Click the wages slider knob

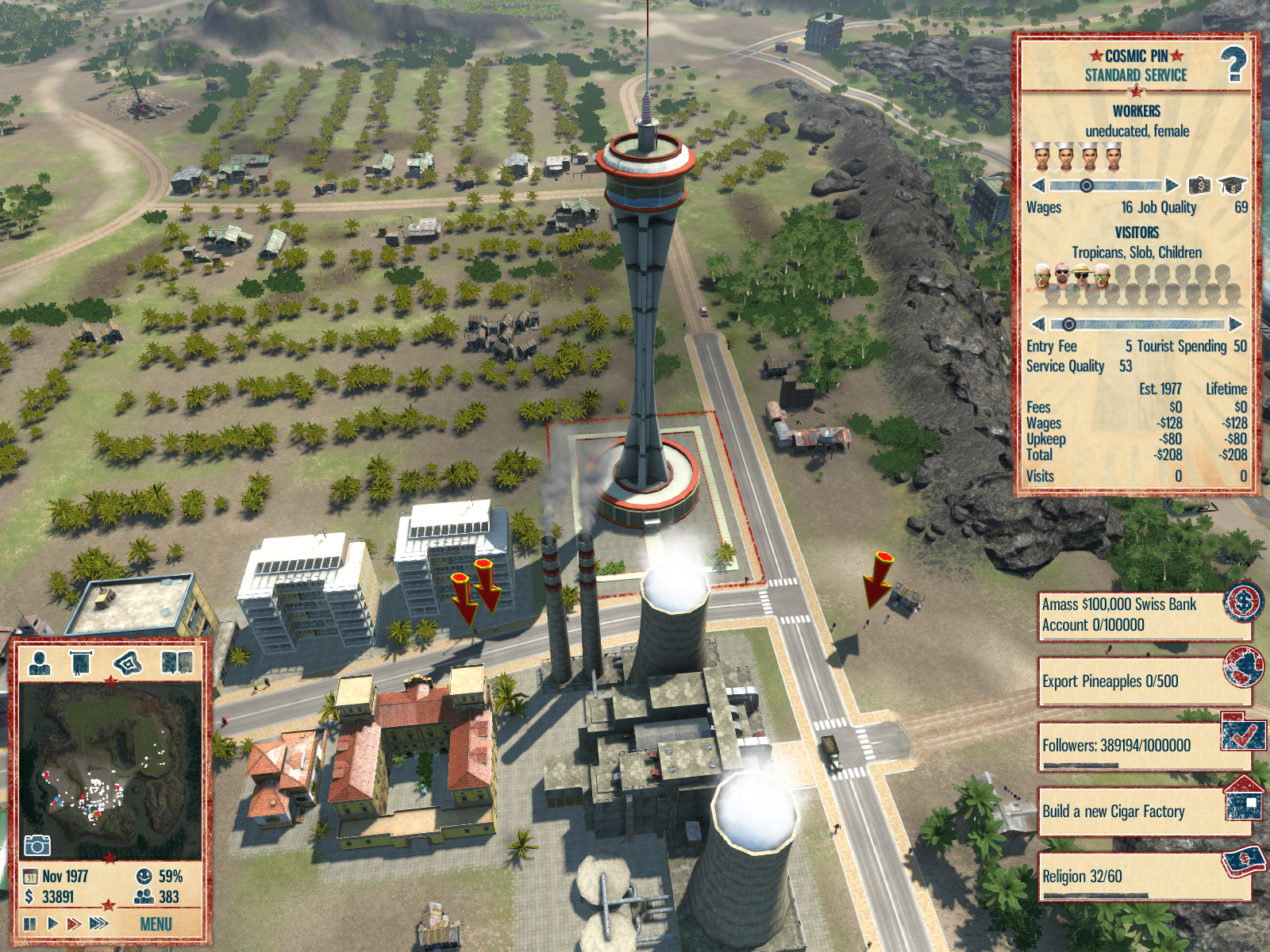[x=1086, y=186]
